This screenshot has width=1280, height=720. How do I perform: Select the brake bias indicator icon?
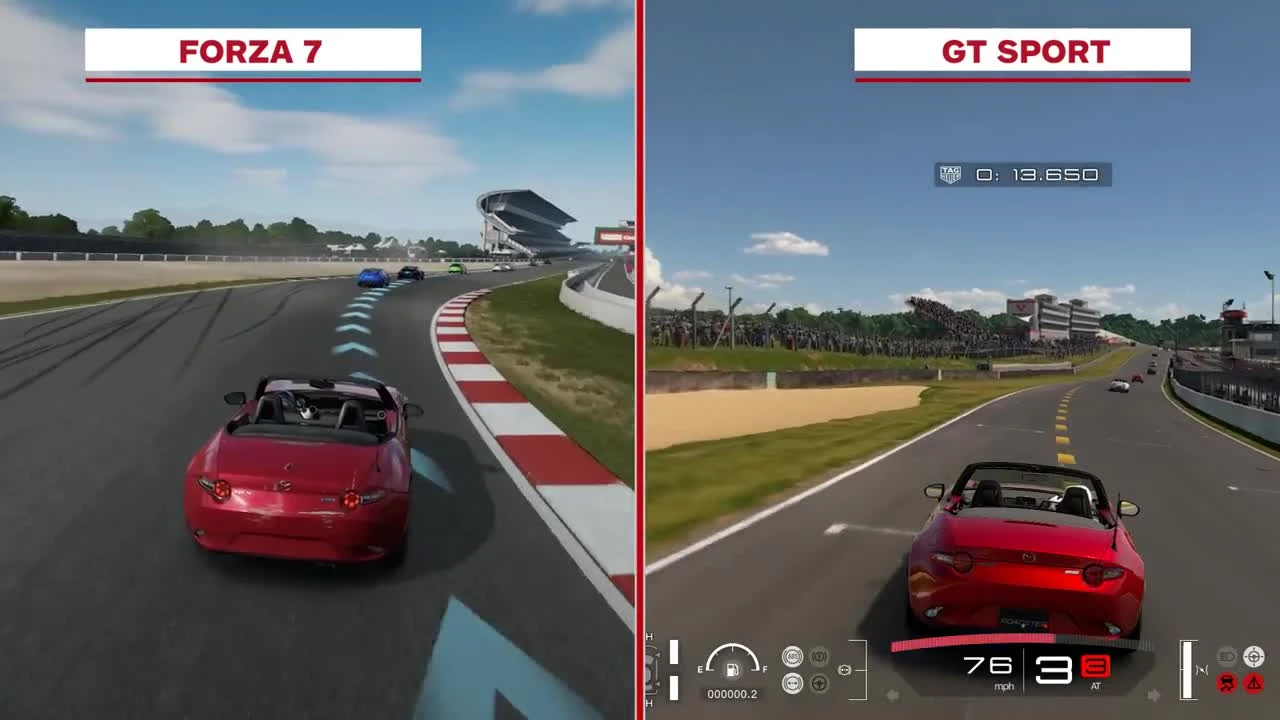(819, 656)
